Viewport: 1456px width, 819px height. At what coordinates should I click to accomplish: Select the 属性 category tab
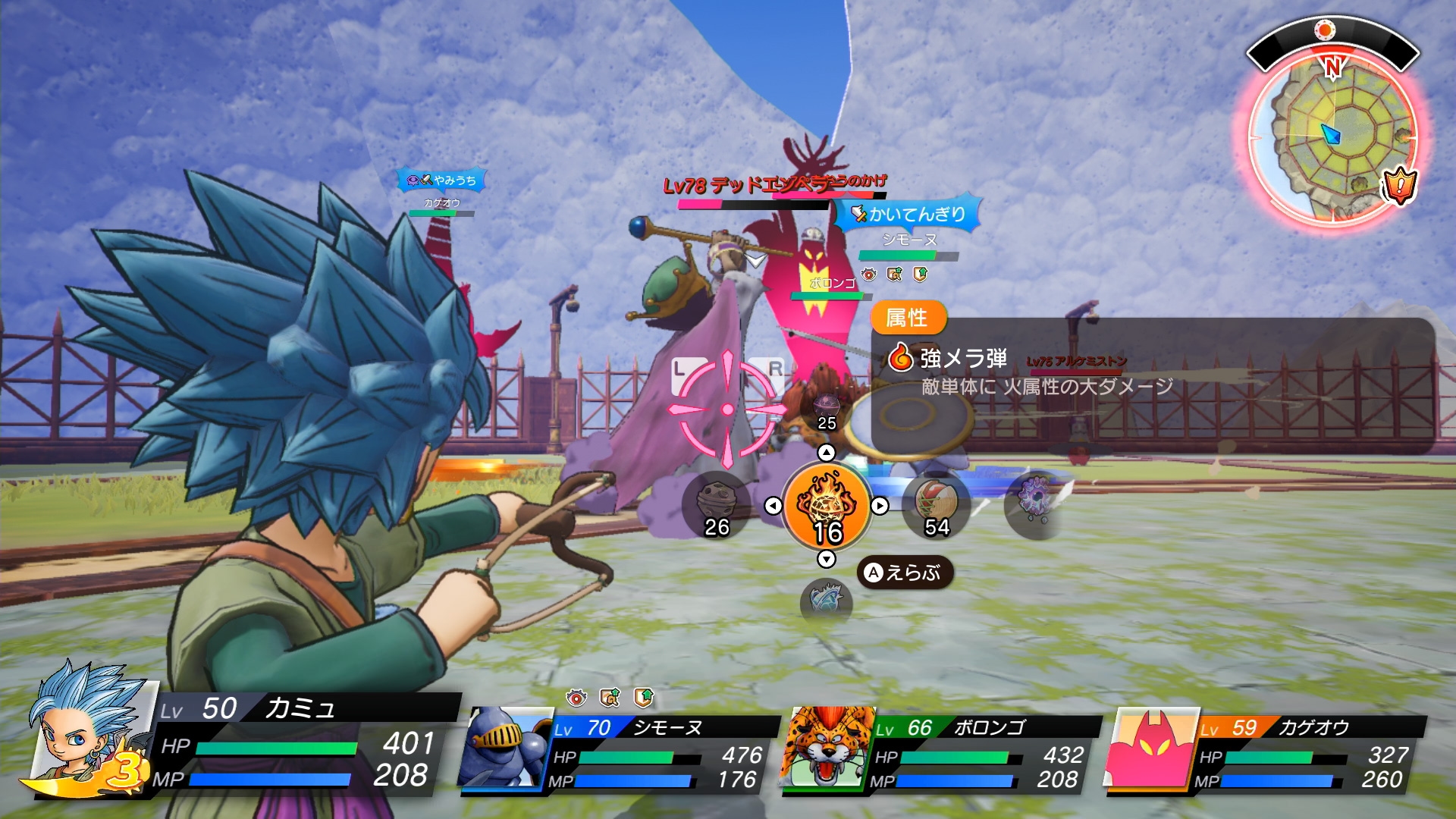pyautogui.click(x=907, y=318)
